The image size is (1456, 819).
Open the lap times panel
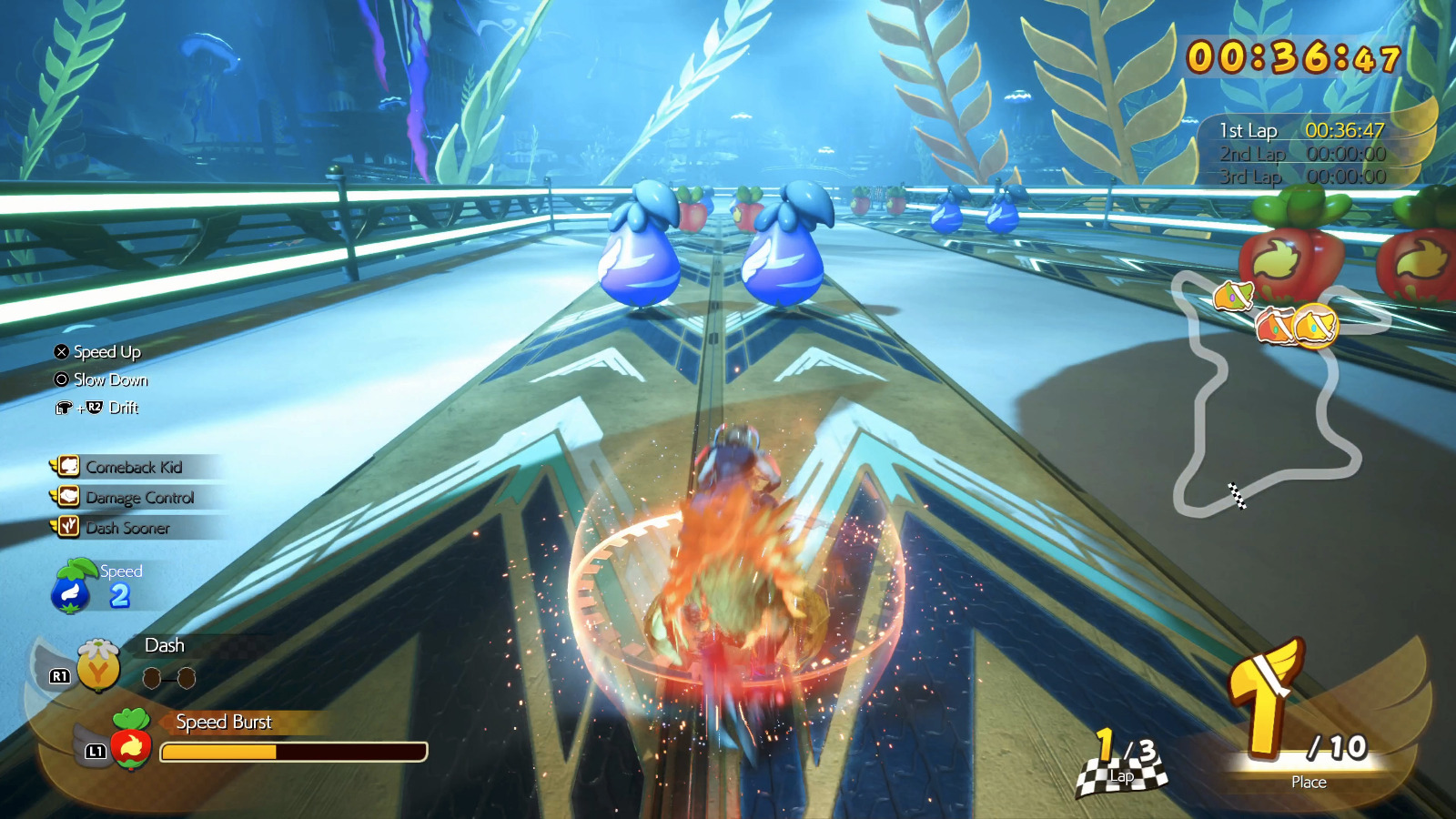click(1301, 155)
